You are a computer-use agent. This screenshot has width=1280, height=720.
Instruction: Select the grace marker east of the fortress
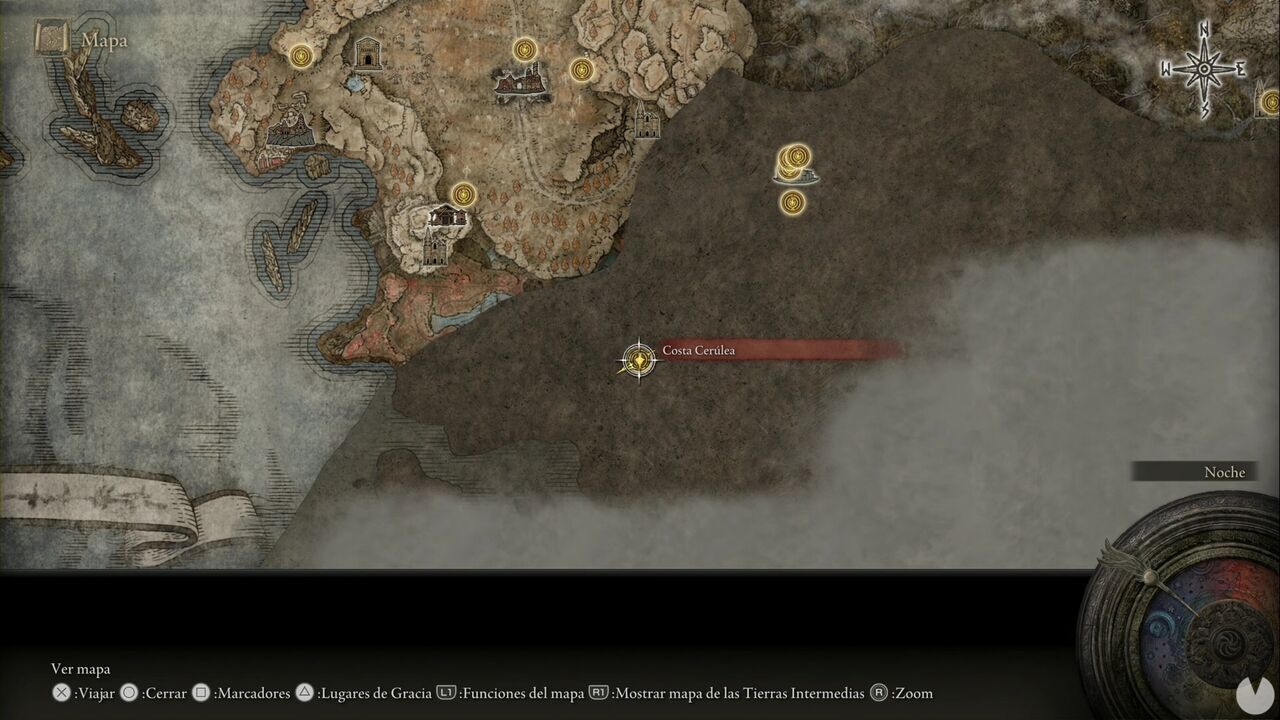580,71
